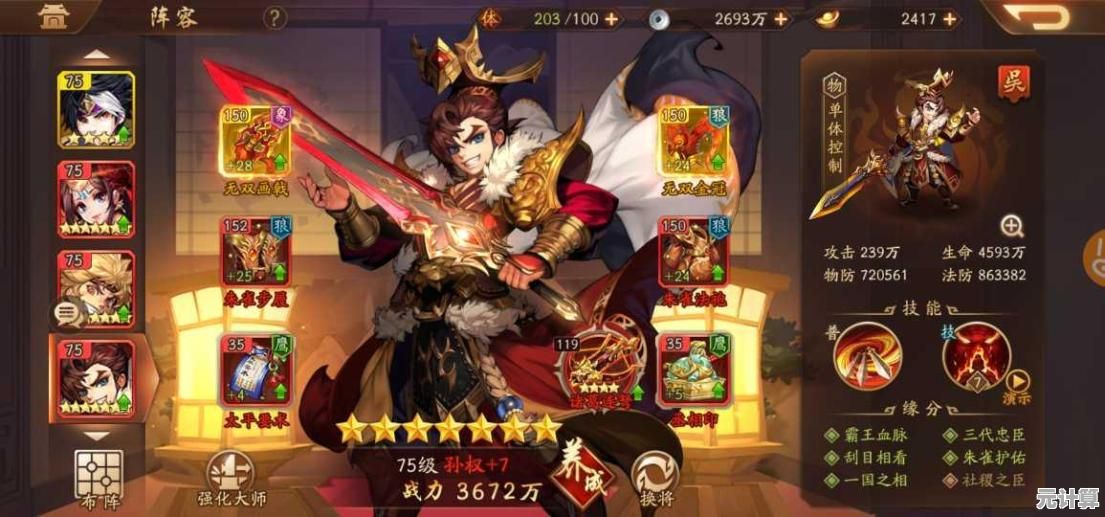Viewport: 1105px width, 517px height.
Task: Open the question mark help button
Action: click(275, 18)
